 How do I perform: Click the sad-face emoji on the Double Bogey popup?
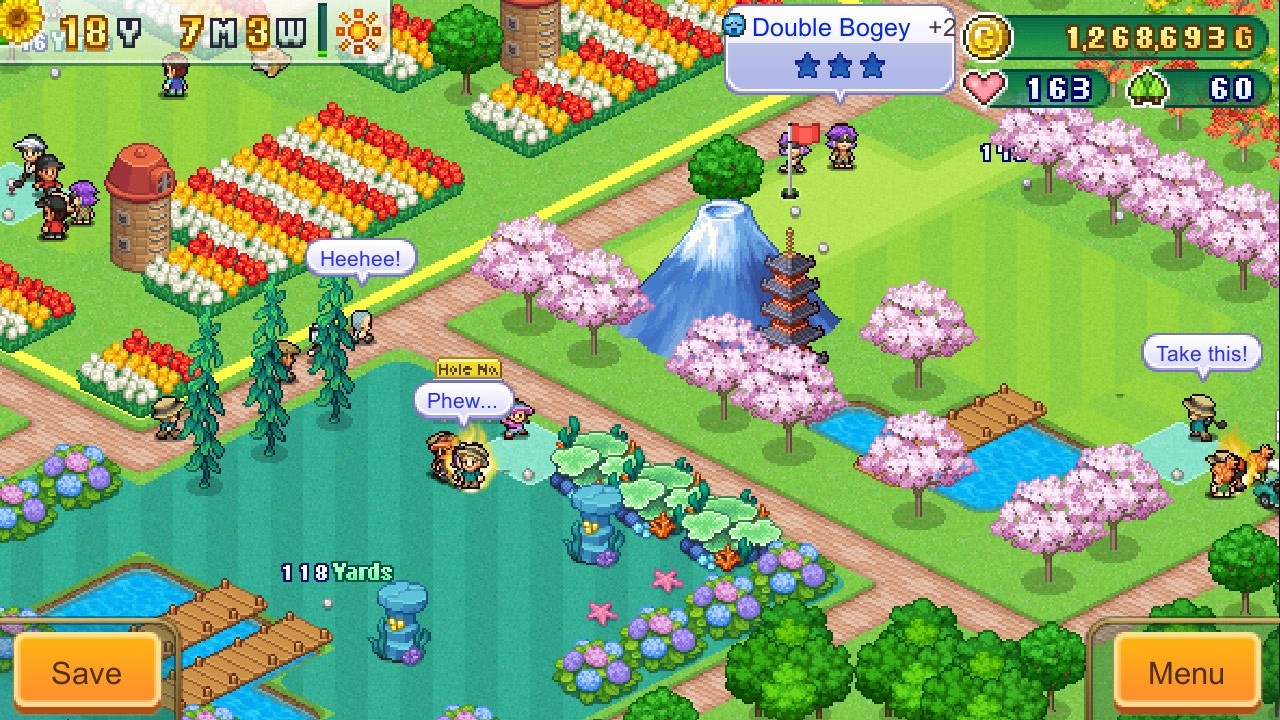(x=734, y=27)
